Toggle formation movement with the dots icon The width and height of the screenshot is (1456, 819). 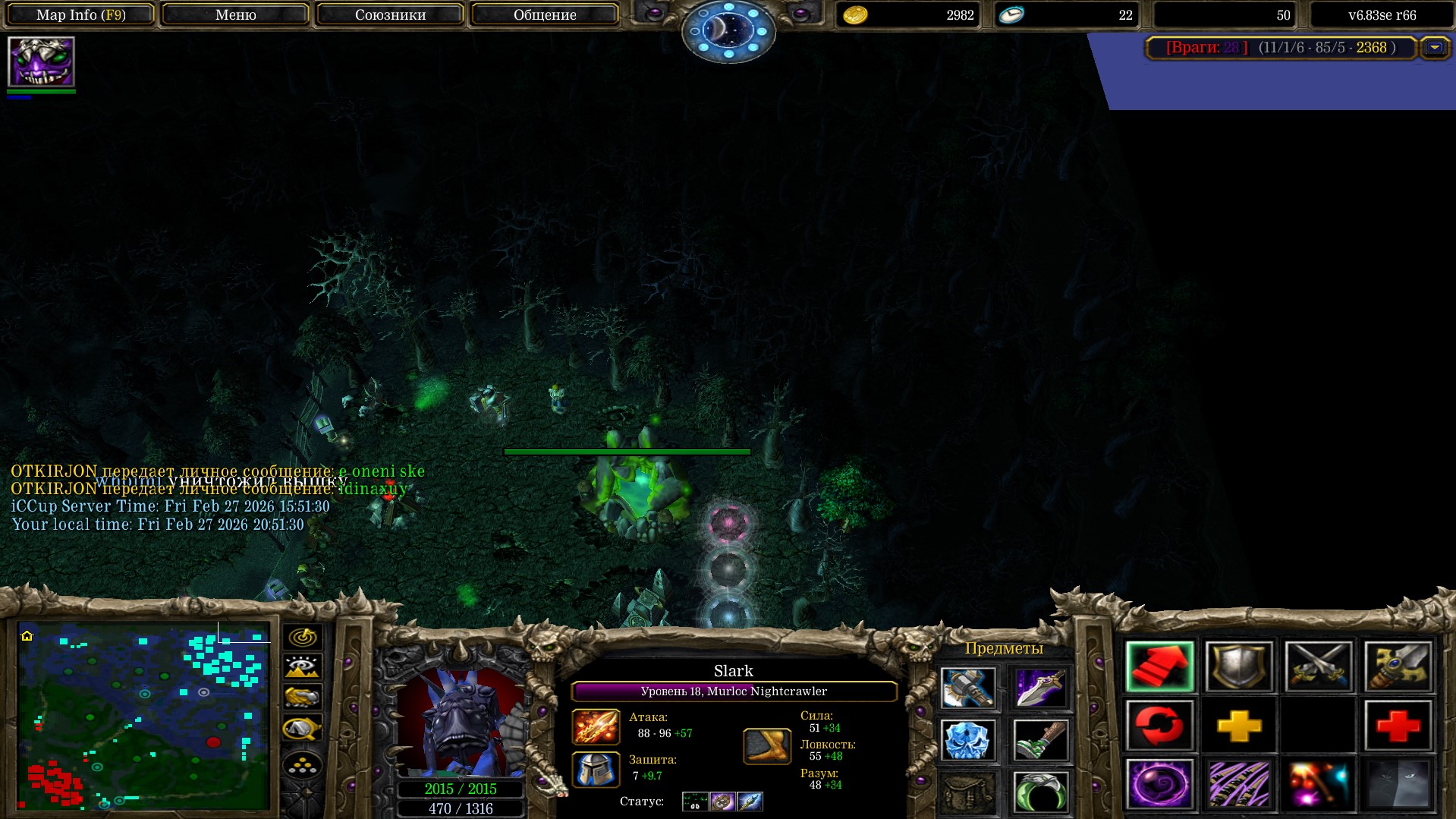click(x=302, y=765)
